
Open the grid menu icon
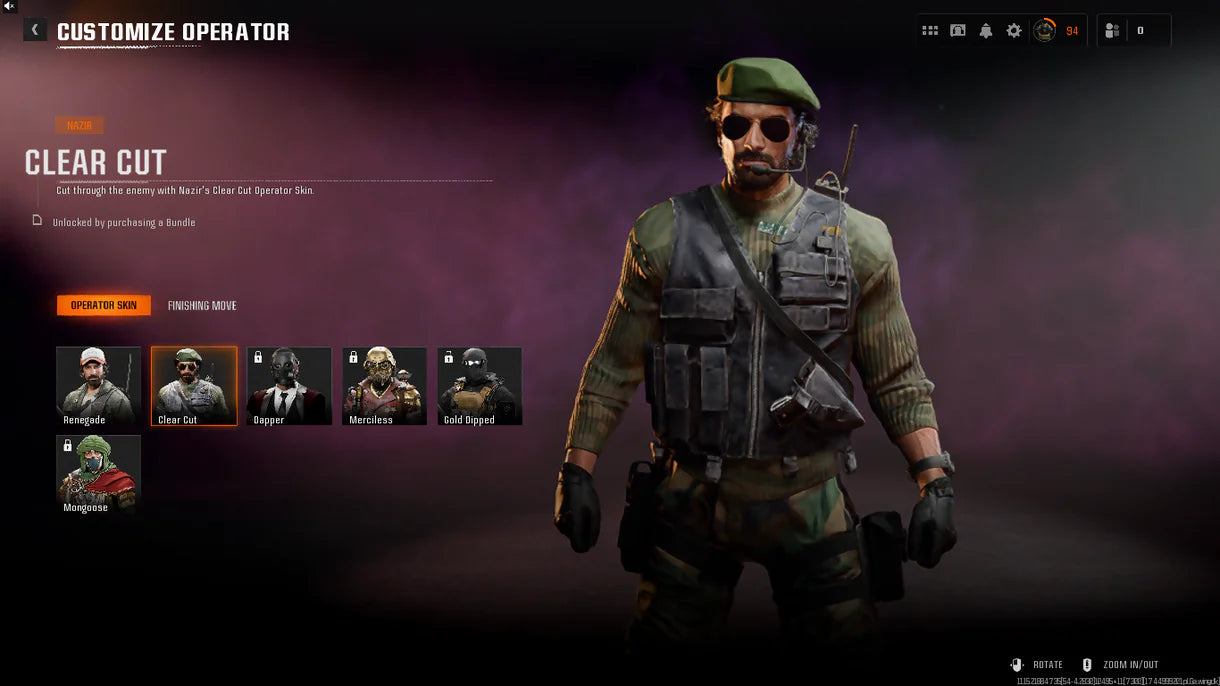[x=930, y=31]
